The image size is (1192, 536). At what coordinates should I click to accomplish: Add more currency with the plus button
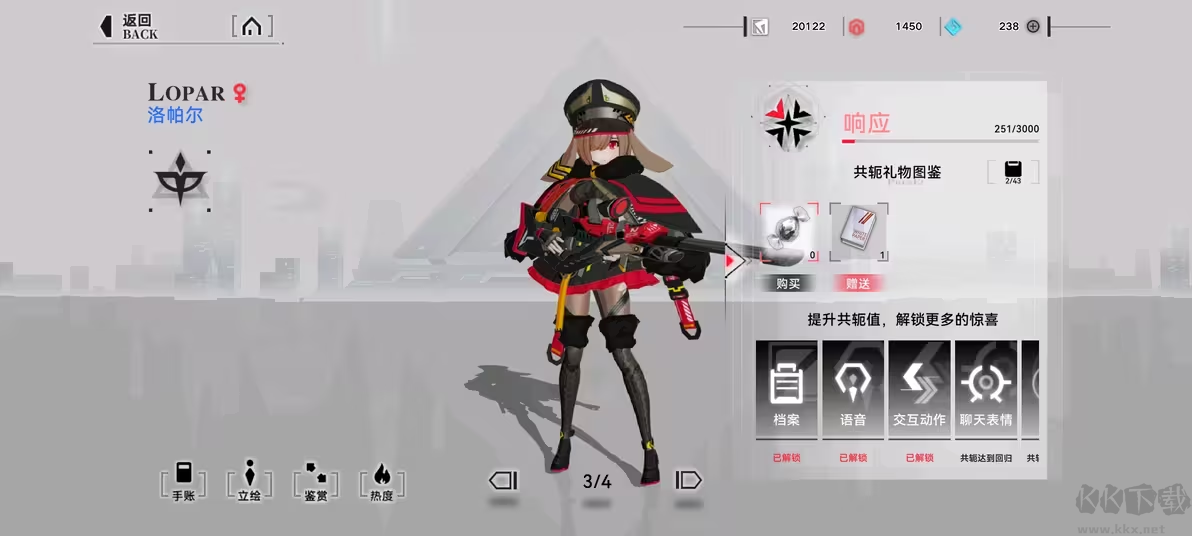(x=1033, y=26)
